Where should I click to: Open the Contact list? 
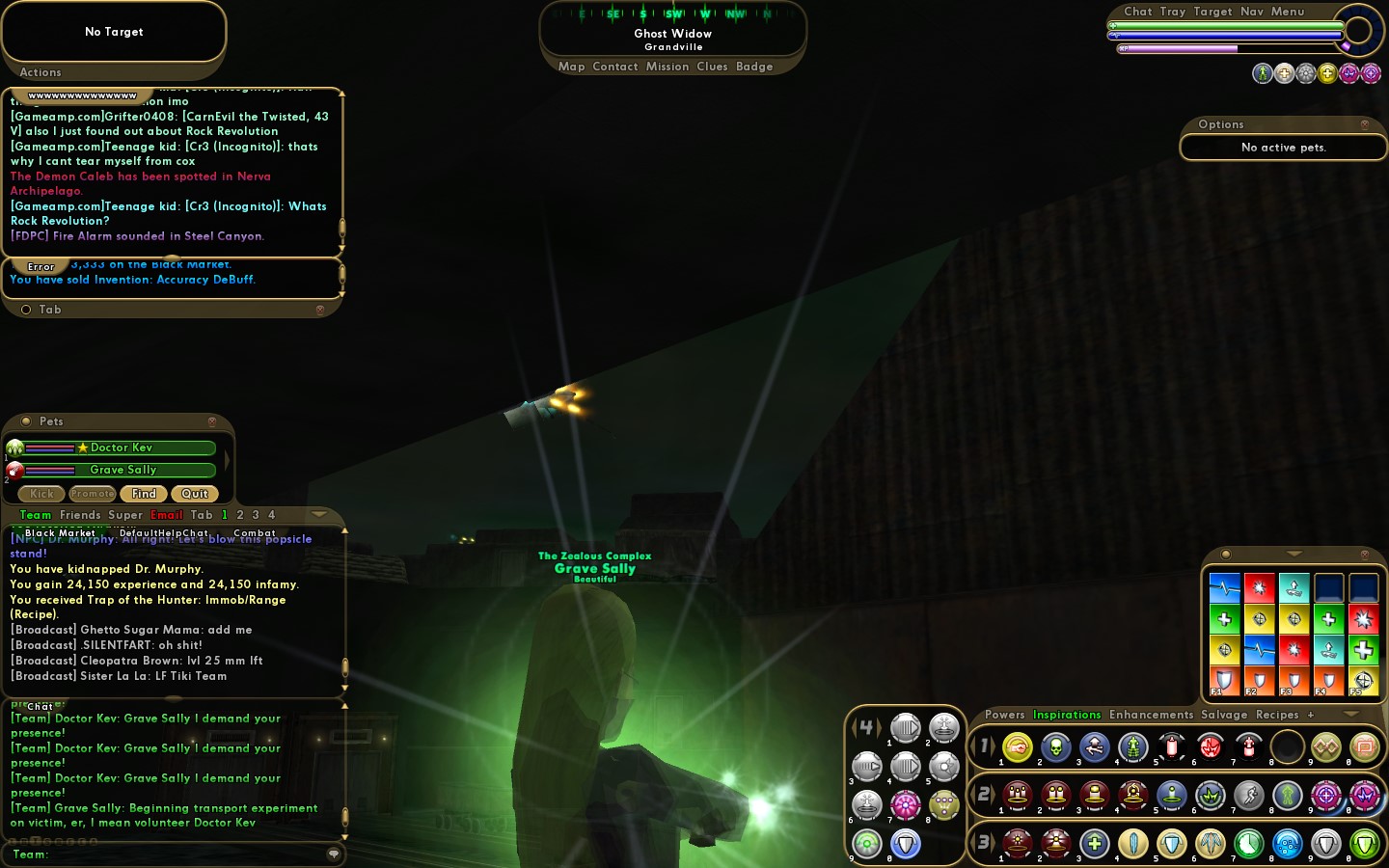[x=615, y=67]
